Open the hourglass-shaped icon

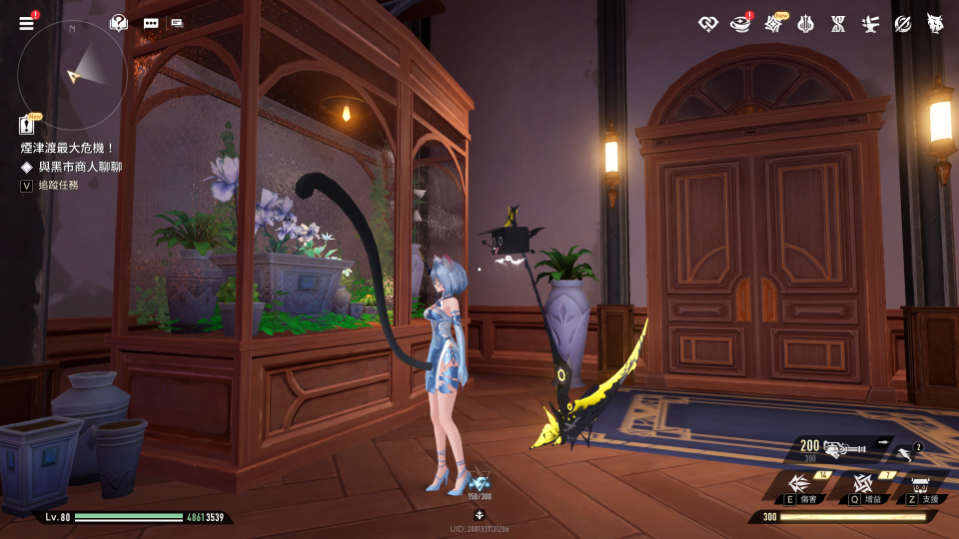pos(838,23)
